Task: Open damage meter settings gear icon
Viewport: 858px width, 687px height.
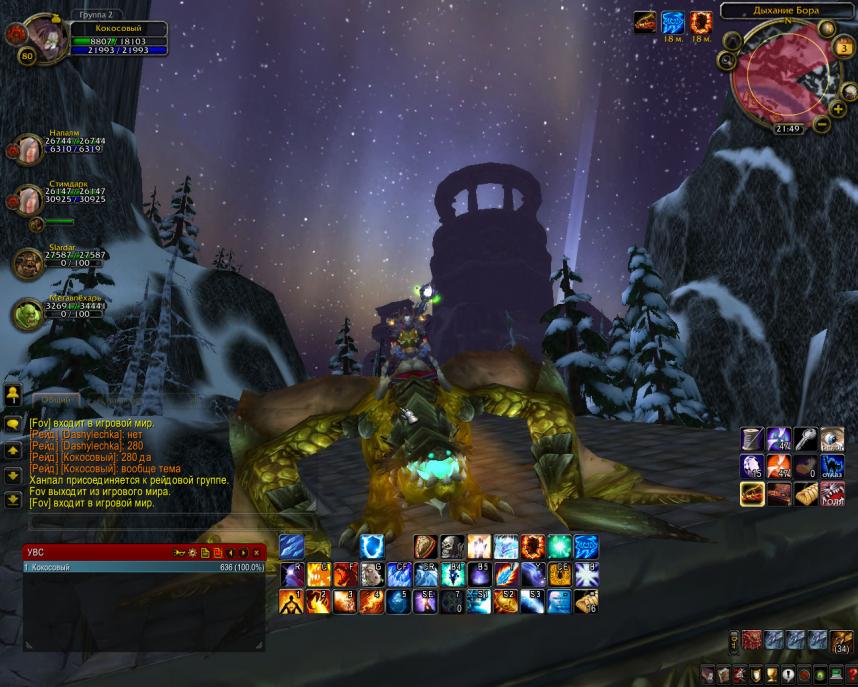Action: [192, 552]
